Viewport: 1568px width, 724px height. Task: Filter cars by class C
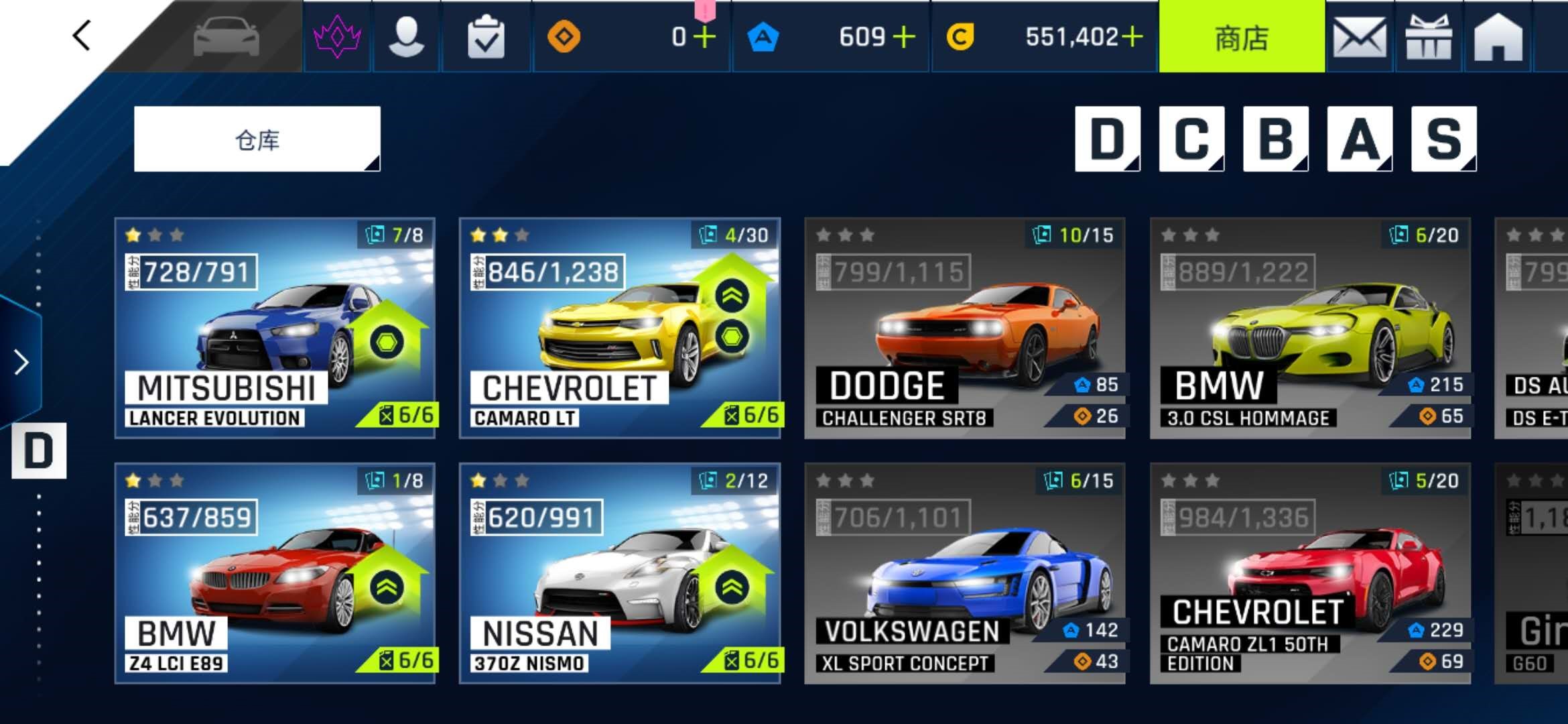1191,139
